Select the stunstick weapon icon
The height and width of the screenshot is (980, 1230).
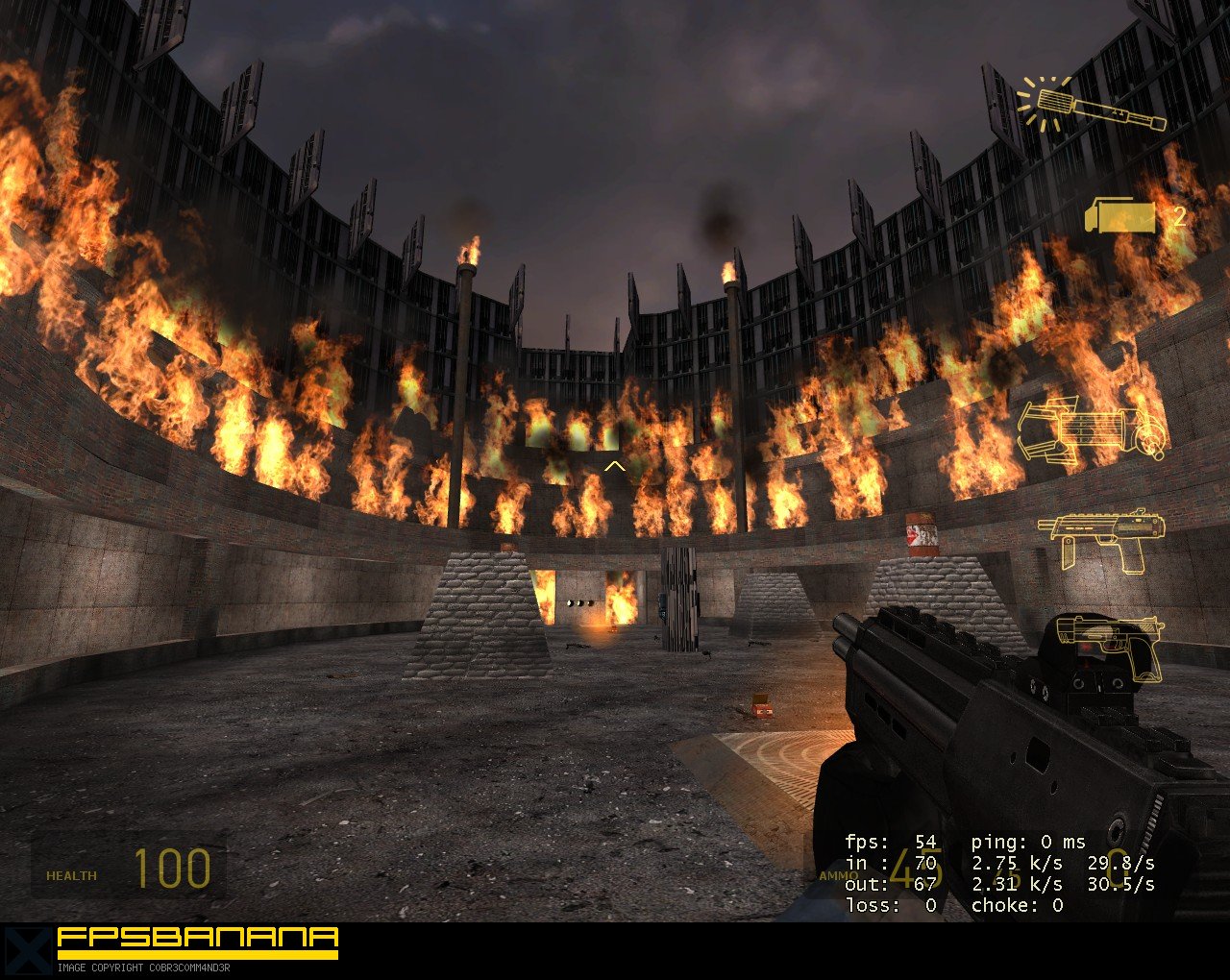[1091, 107]
